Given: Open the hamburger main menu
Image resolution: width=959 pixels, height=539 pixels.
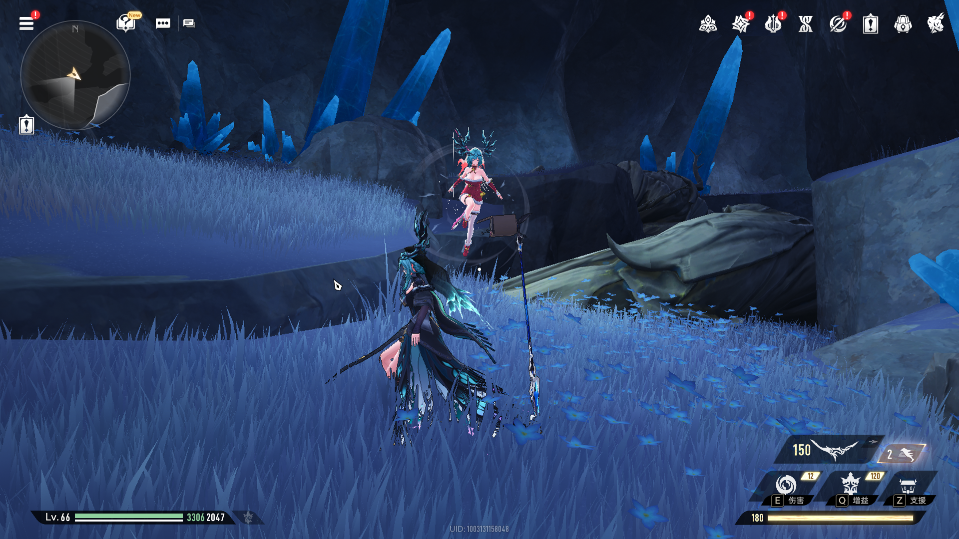Looking at the screenshot, I should tap(26, 23).
